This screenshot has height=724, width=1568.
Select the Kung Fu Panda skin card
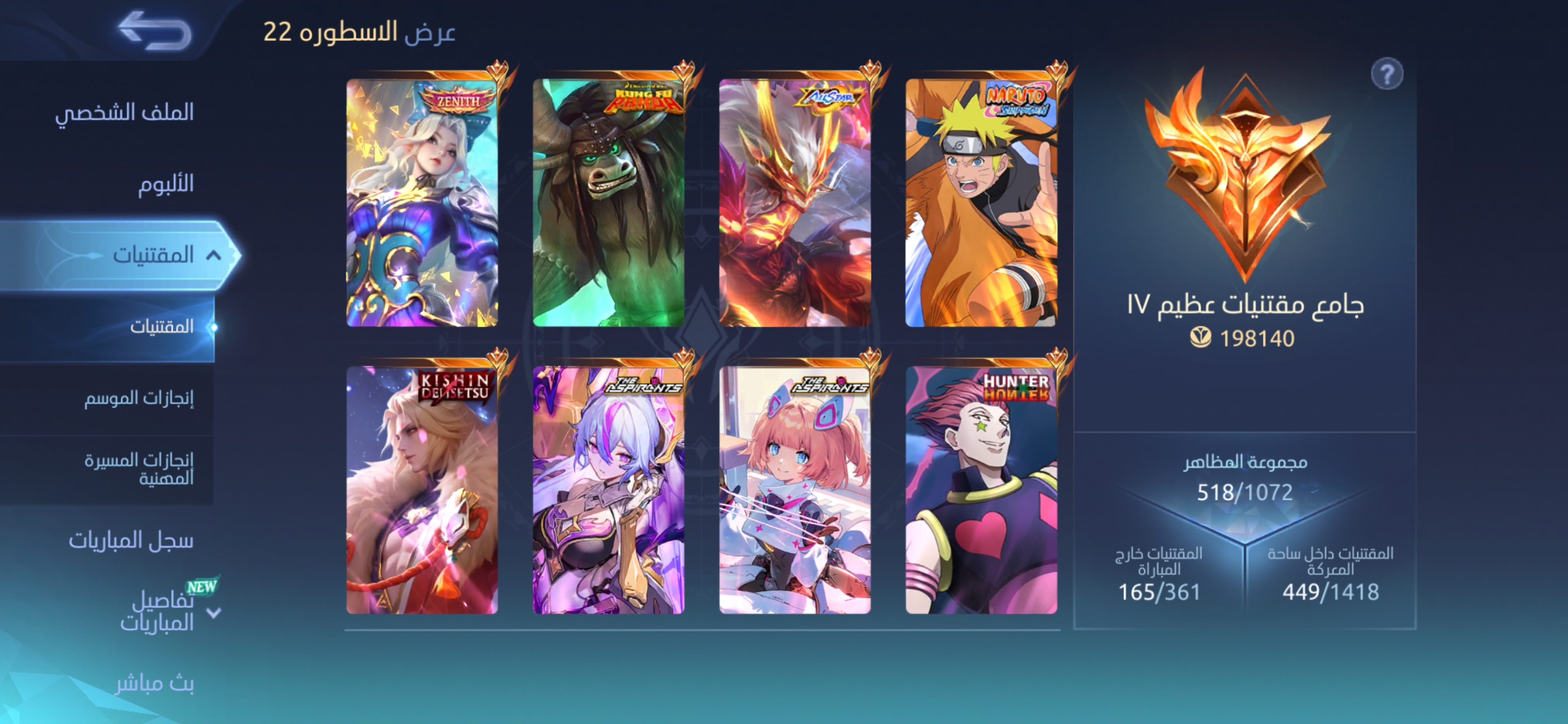tap(608, 203)
